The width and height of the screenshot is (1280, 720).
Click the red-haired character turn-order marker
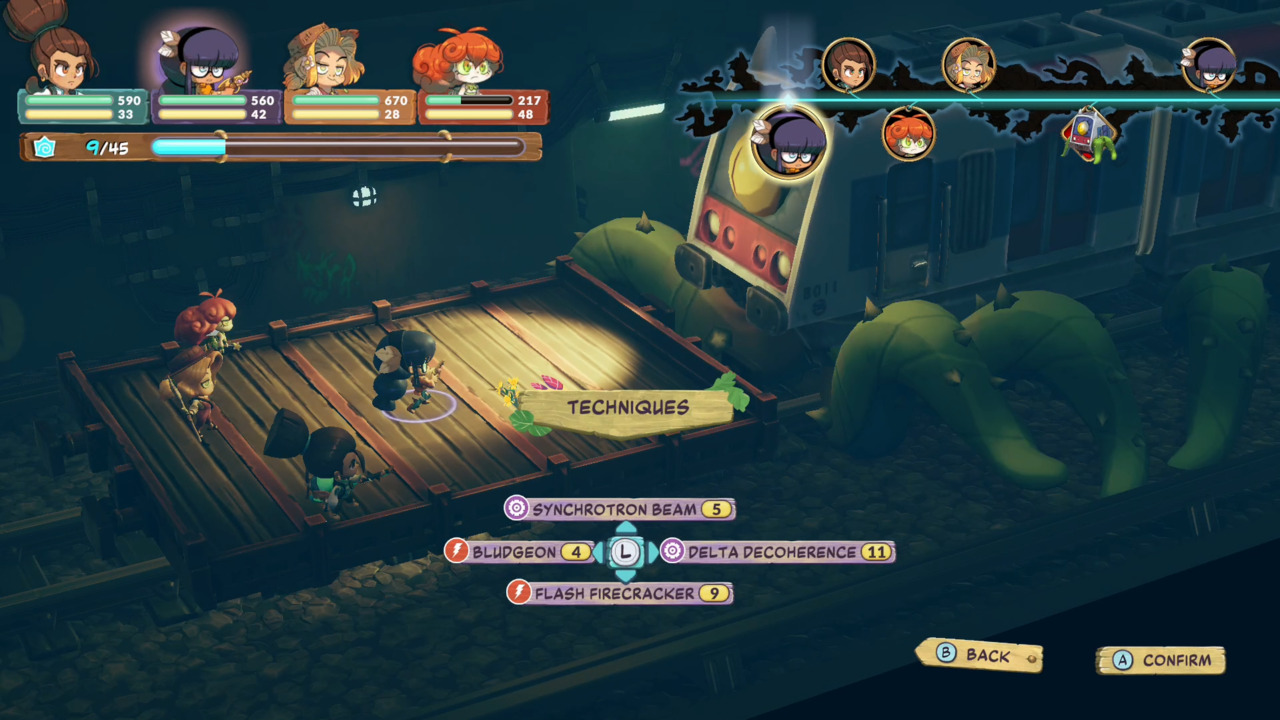(909, 134)
